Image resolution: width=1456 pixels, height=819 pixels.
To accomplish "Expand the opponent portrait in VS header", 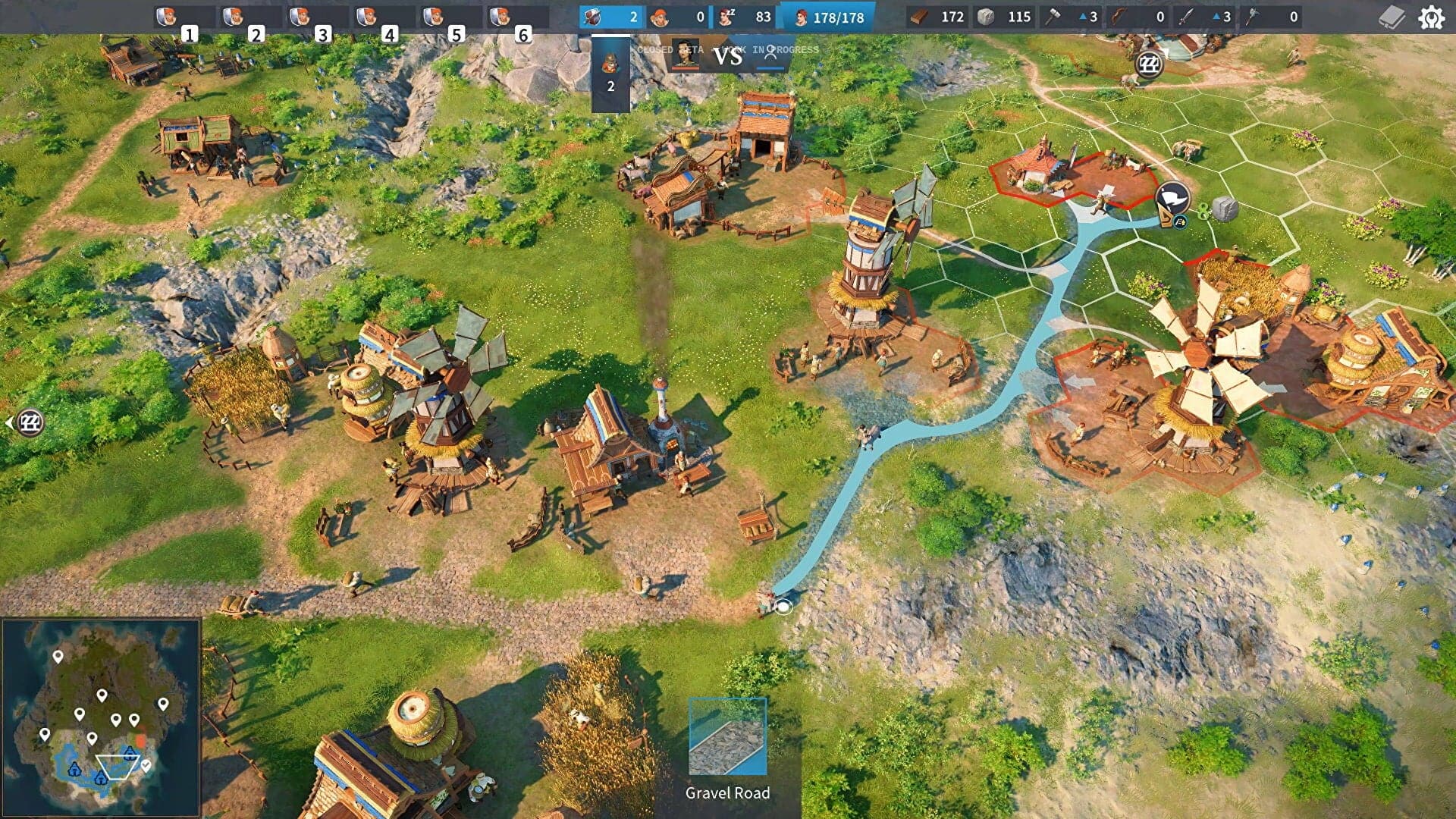I will [x=686, y=55].
